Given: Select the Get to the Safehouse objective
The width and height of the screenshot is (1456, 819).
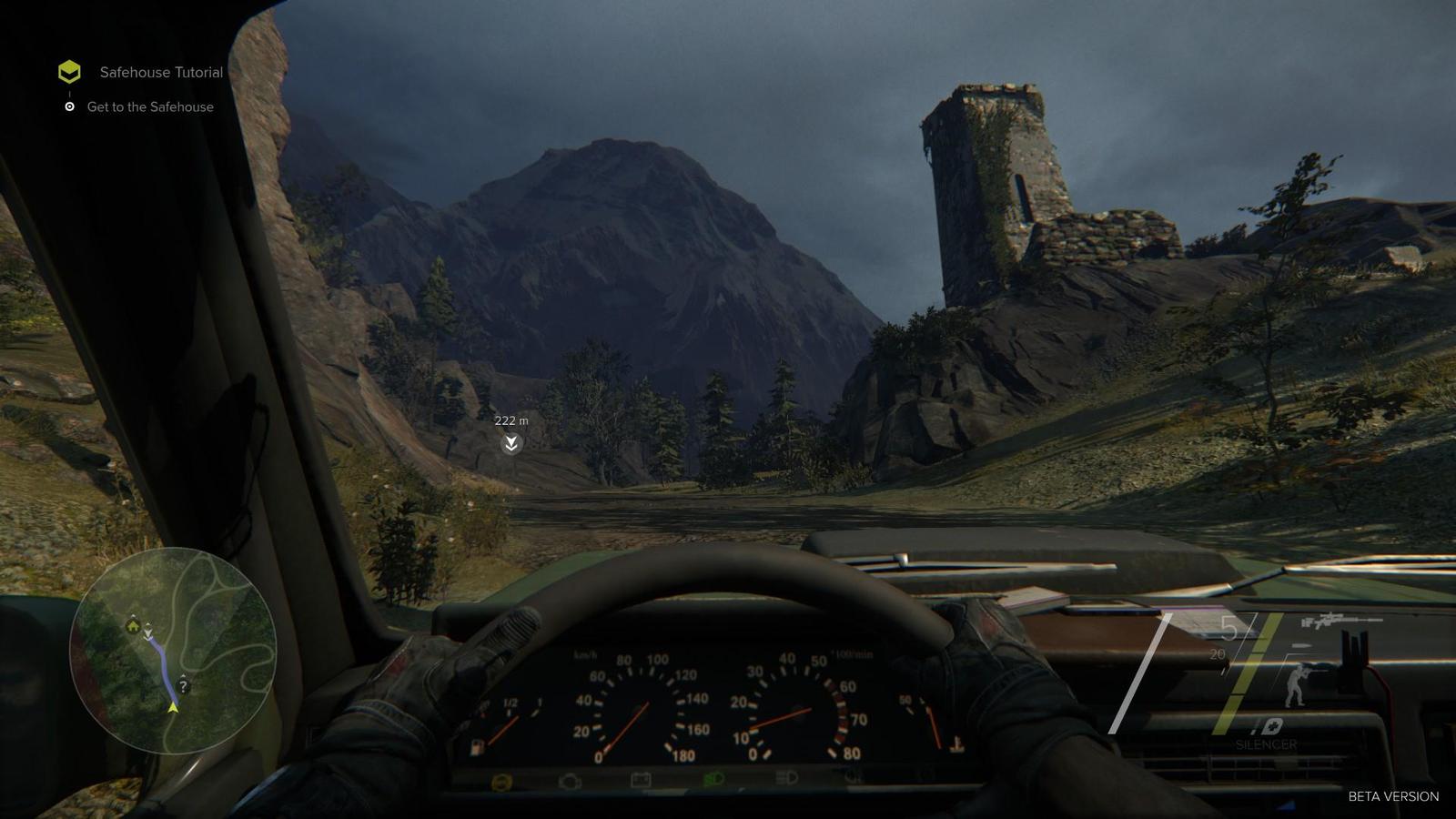Looking at the screenshot, I should [150, 106].
